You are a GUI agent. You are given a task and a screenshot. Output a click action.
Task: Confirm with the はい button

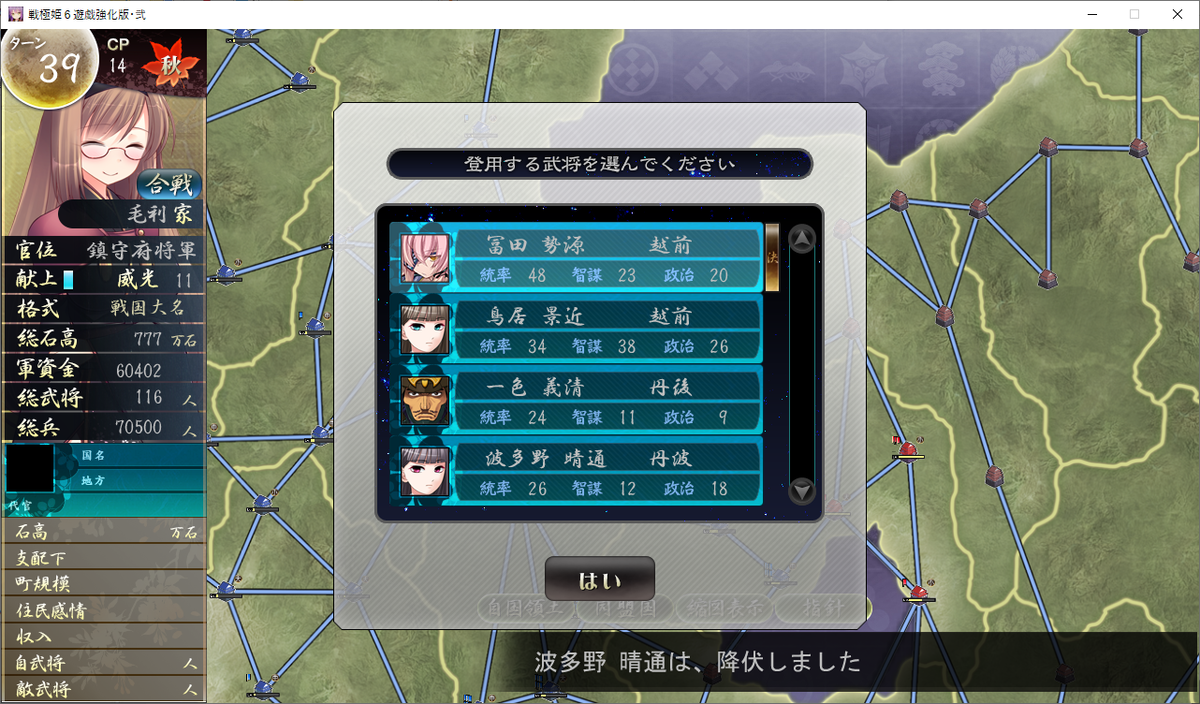click(599, 579)
